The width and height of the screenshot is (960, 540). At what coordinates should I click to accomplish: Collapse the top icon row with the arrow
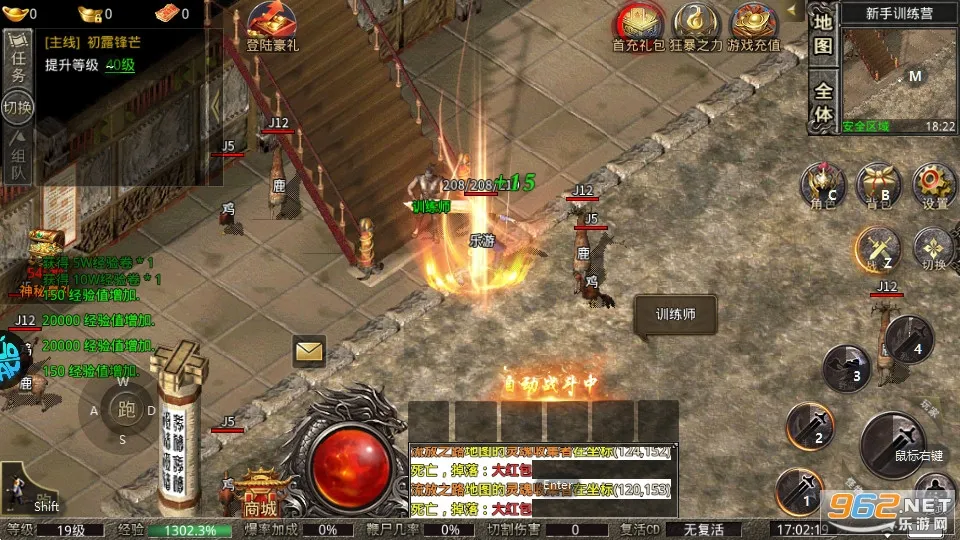794,12
